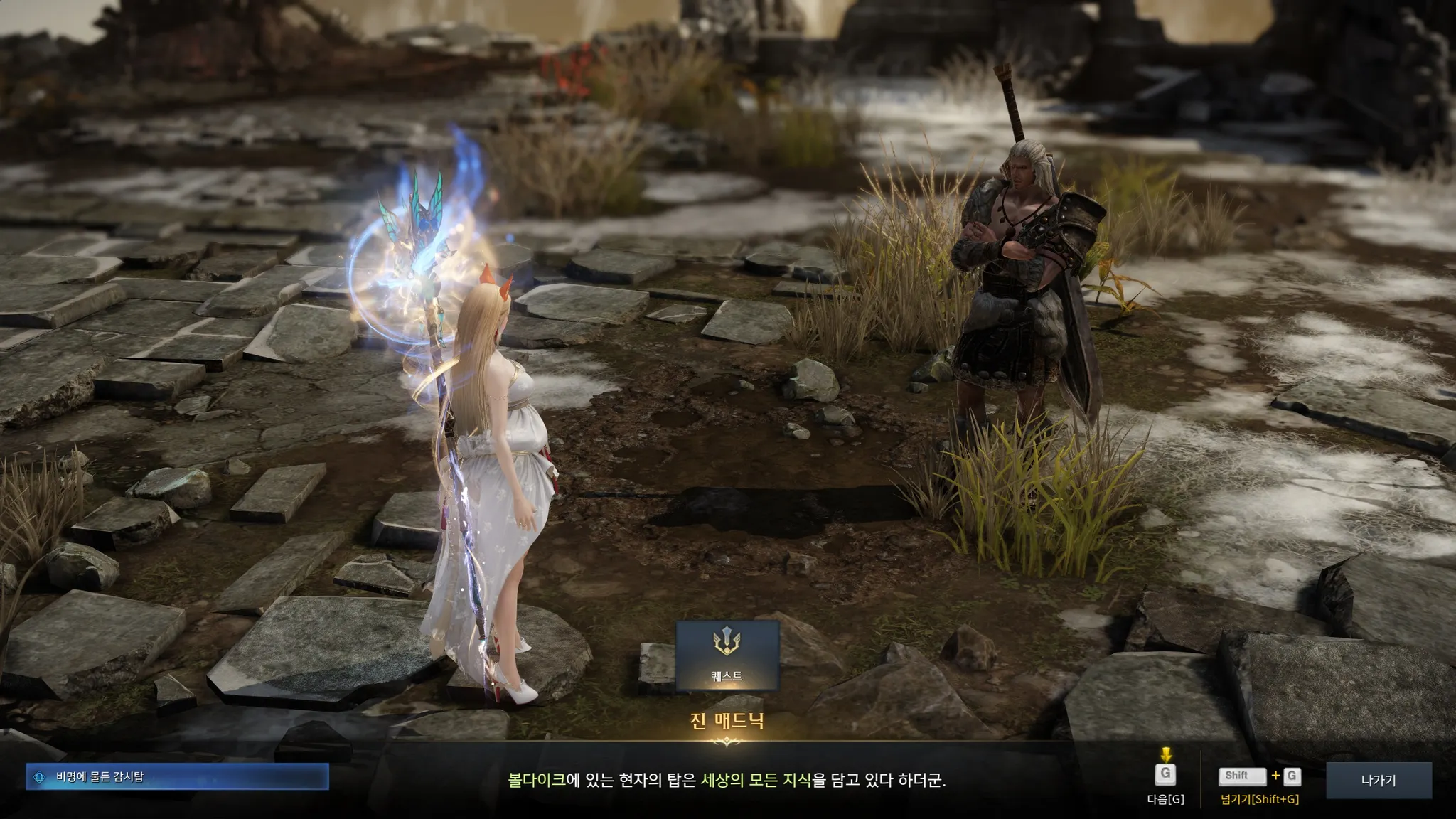
Task: Open the 퀘스트 quest option
Action: click(727, 655)
